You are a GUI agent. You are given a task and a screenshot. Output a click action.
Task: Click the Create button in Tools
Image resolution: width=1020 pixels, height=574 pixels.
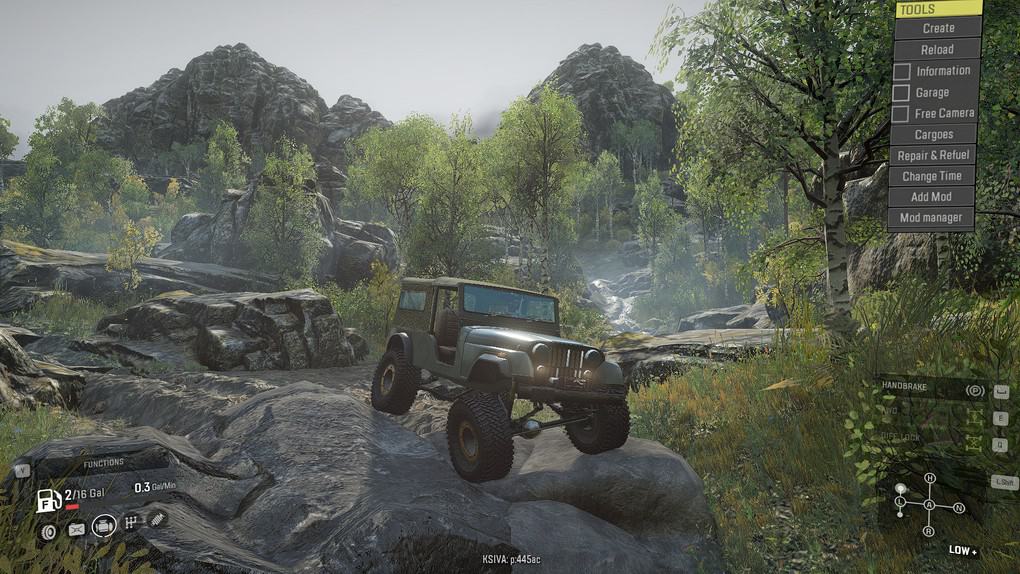pos(938,28)
